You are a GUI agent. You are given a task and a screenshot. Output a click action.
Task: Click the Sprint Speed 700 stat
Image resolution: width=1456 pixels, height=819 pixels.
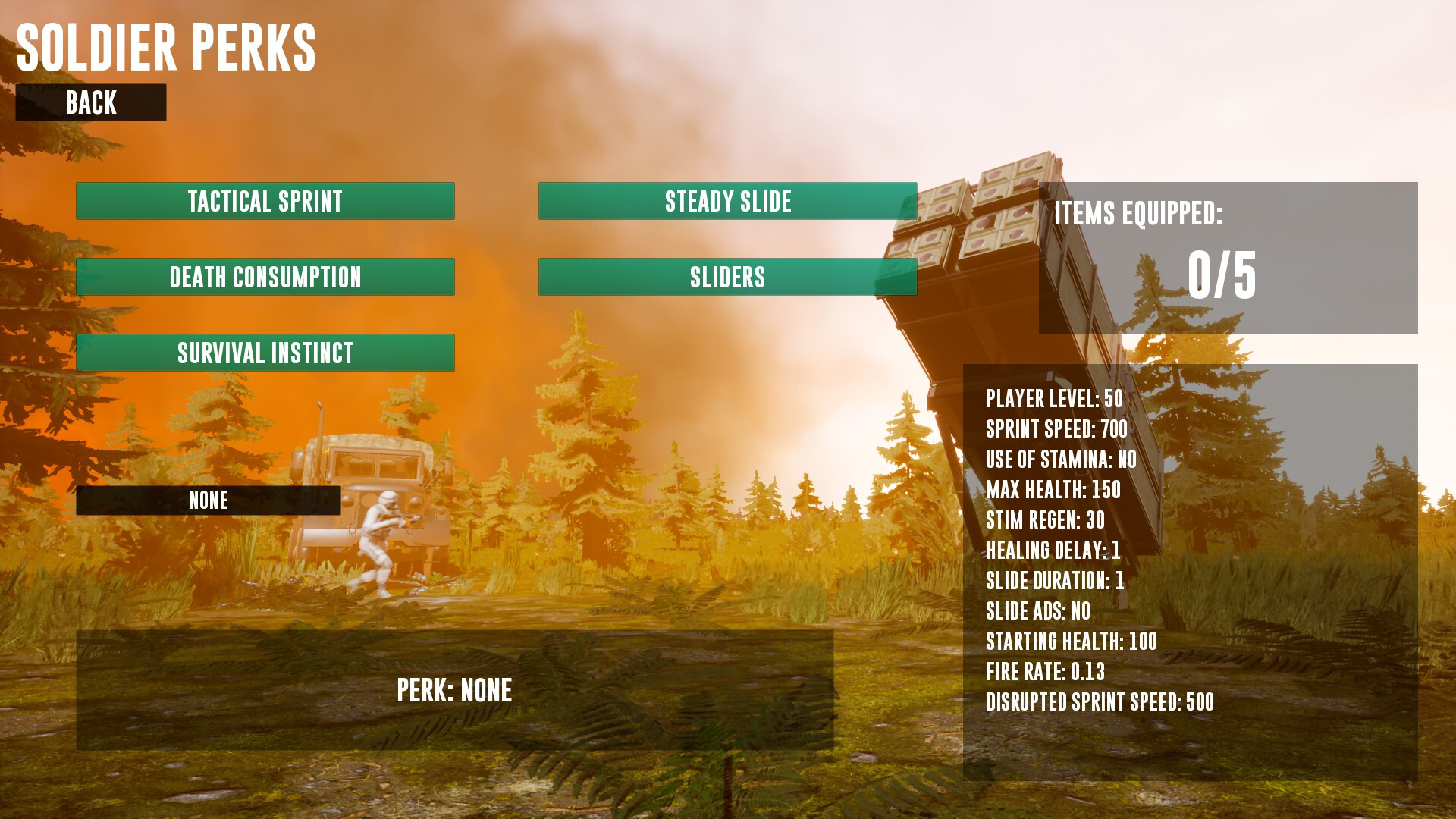[1056, 428]
